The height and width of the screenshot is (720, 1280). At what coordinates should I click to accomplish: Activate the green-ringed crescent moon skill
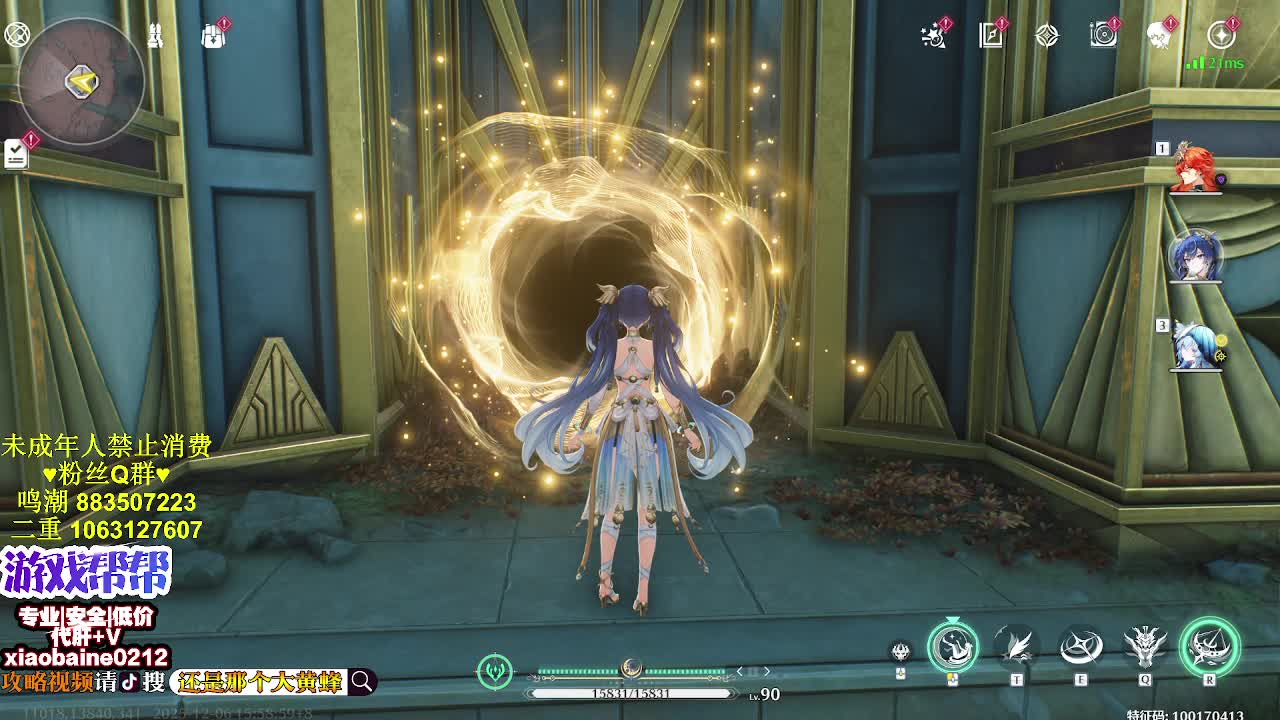953,646
